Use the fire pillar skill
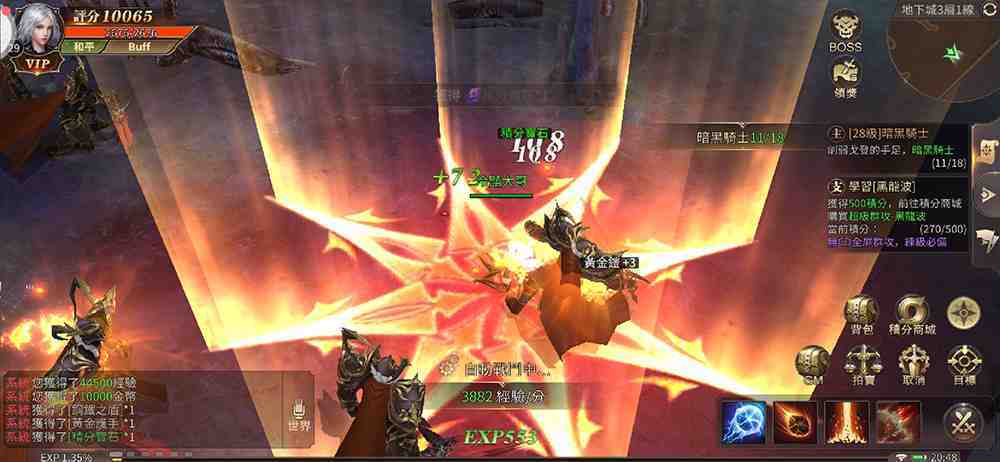1000x462 pixels. click(847, 421)
